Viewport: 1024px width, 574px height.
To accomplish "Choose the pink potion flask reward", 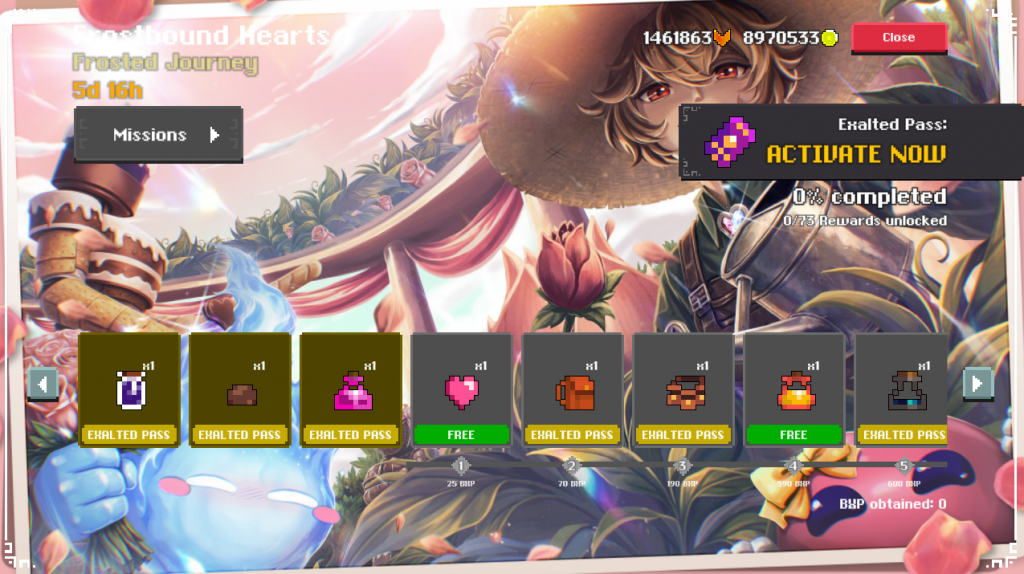I will click(351, 390).
